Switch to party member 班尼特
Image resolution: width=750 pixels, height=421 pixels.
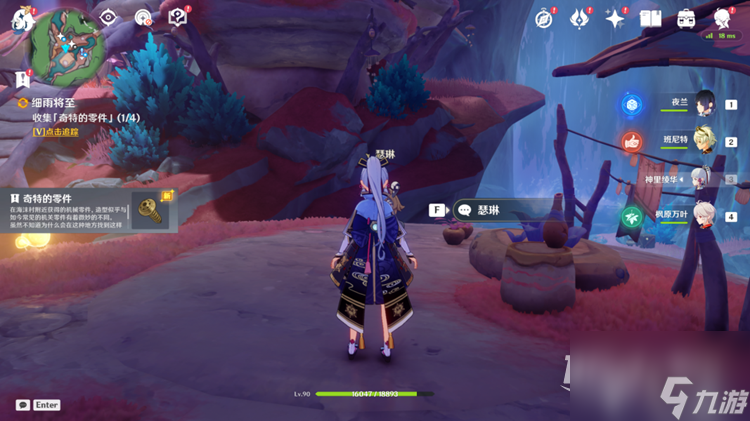705,142
